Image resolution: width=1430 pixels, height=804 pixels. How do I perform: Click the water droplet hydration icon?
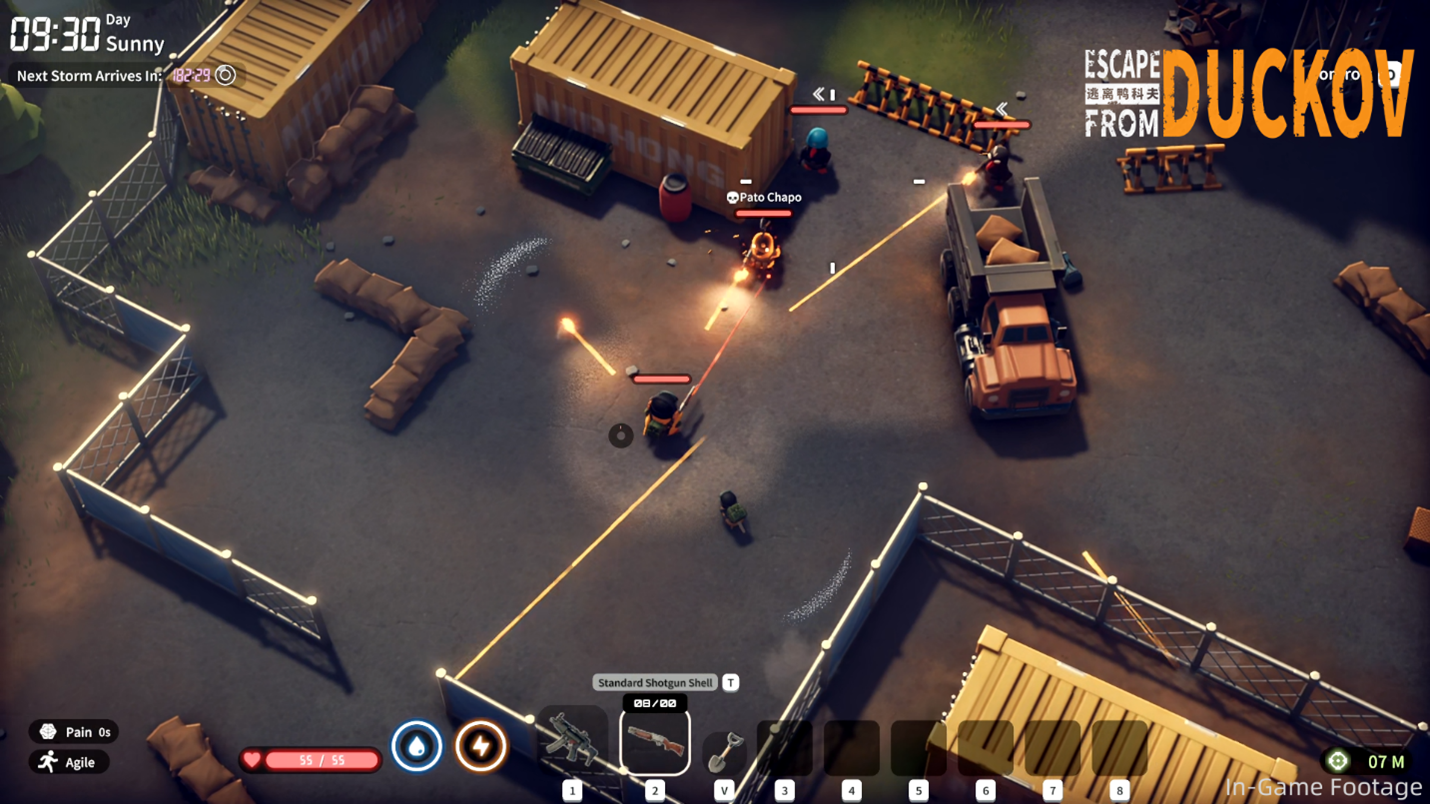click(x=417, y=746)
